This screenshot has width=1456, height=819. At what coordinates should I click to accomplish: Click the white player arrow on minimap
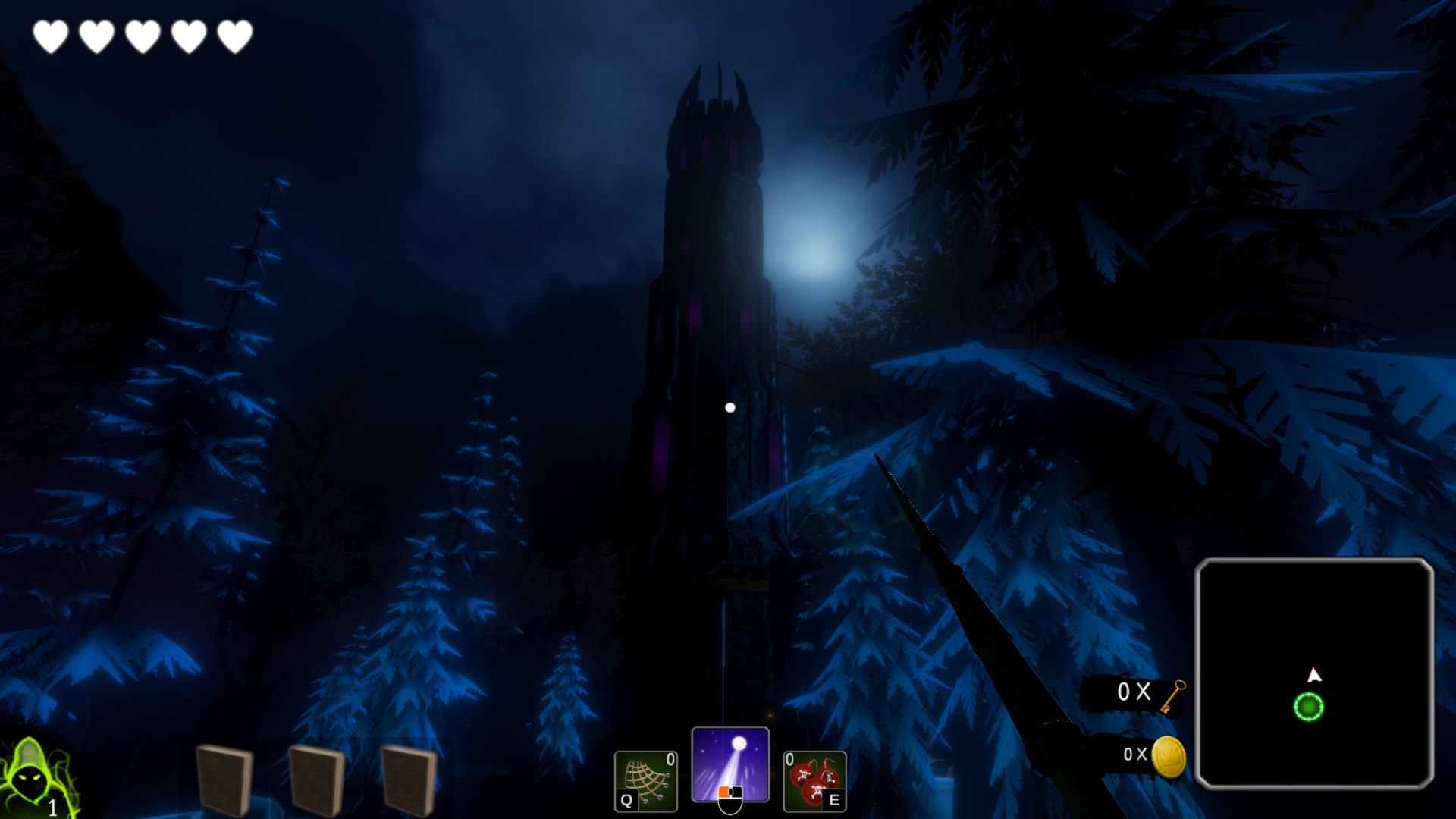point(1314,675)
